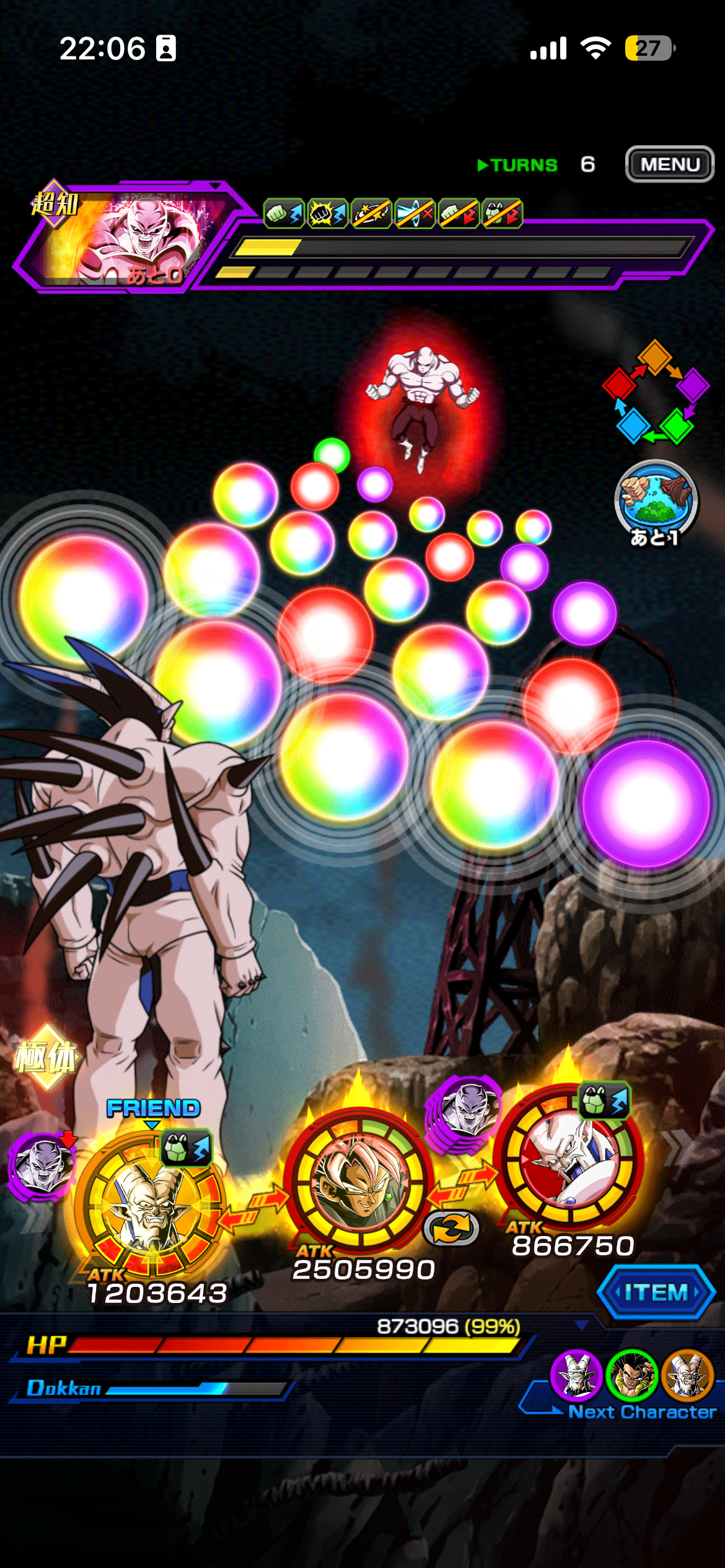This screenshot has height=1568, width=725.
Task: Open the ITEM panel
Action: 656,1292
